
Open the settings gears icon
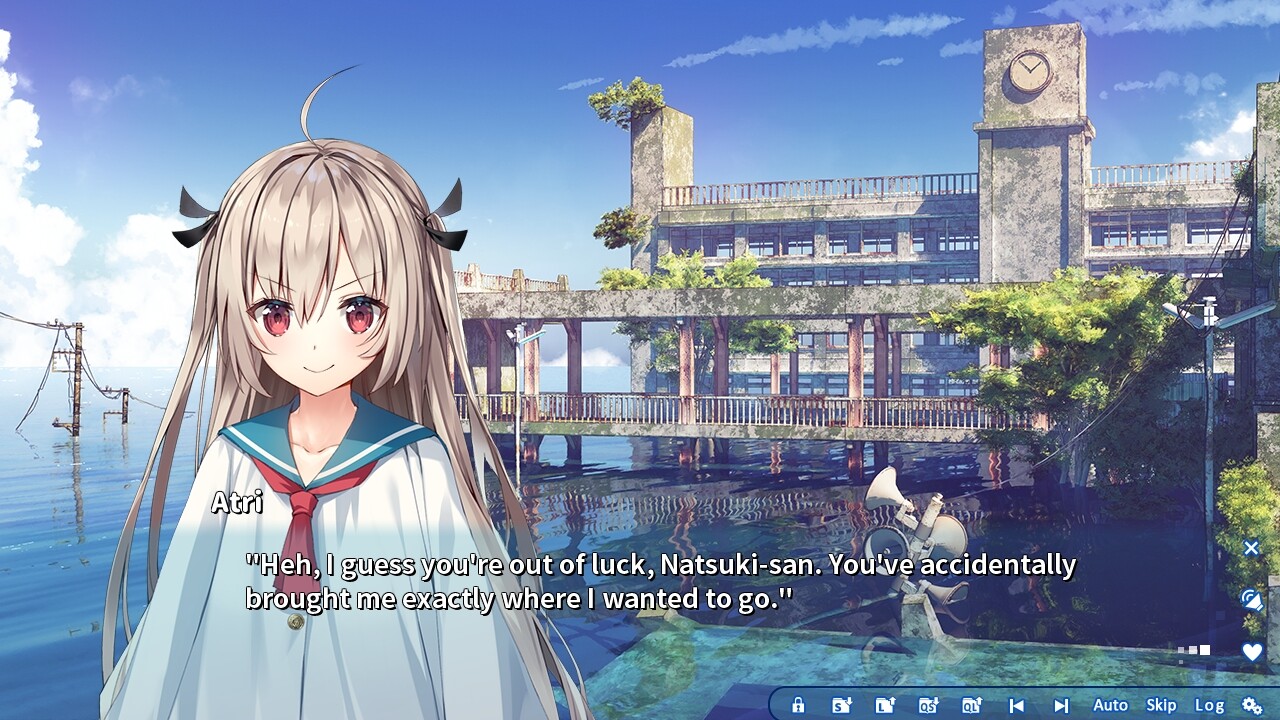[1252, 705]
